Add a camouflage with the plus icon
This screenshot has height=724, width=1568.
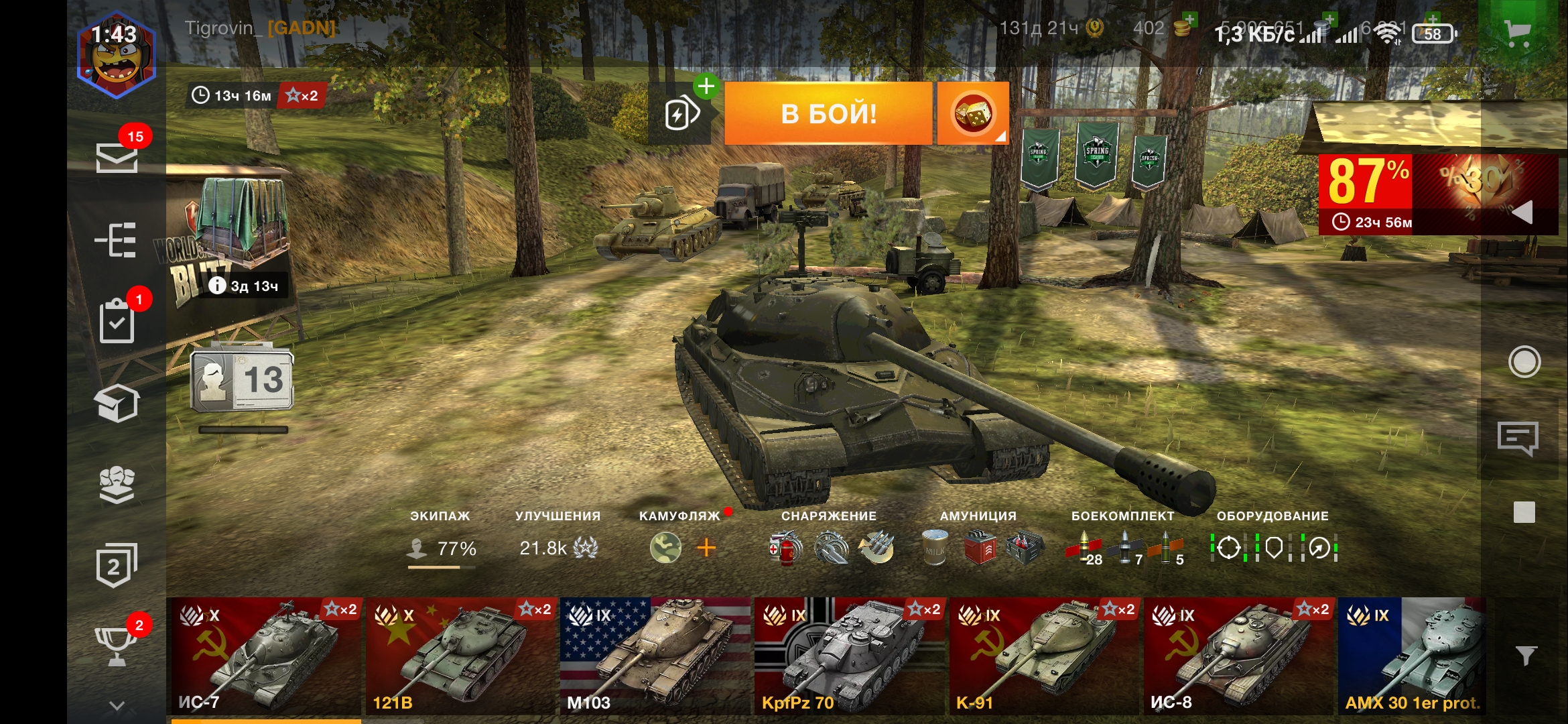tap(706, 548)
